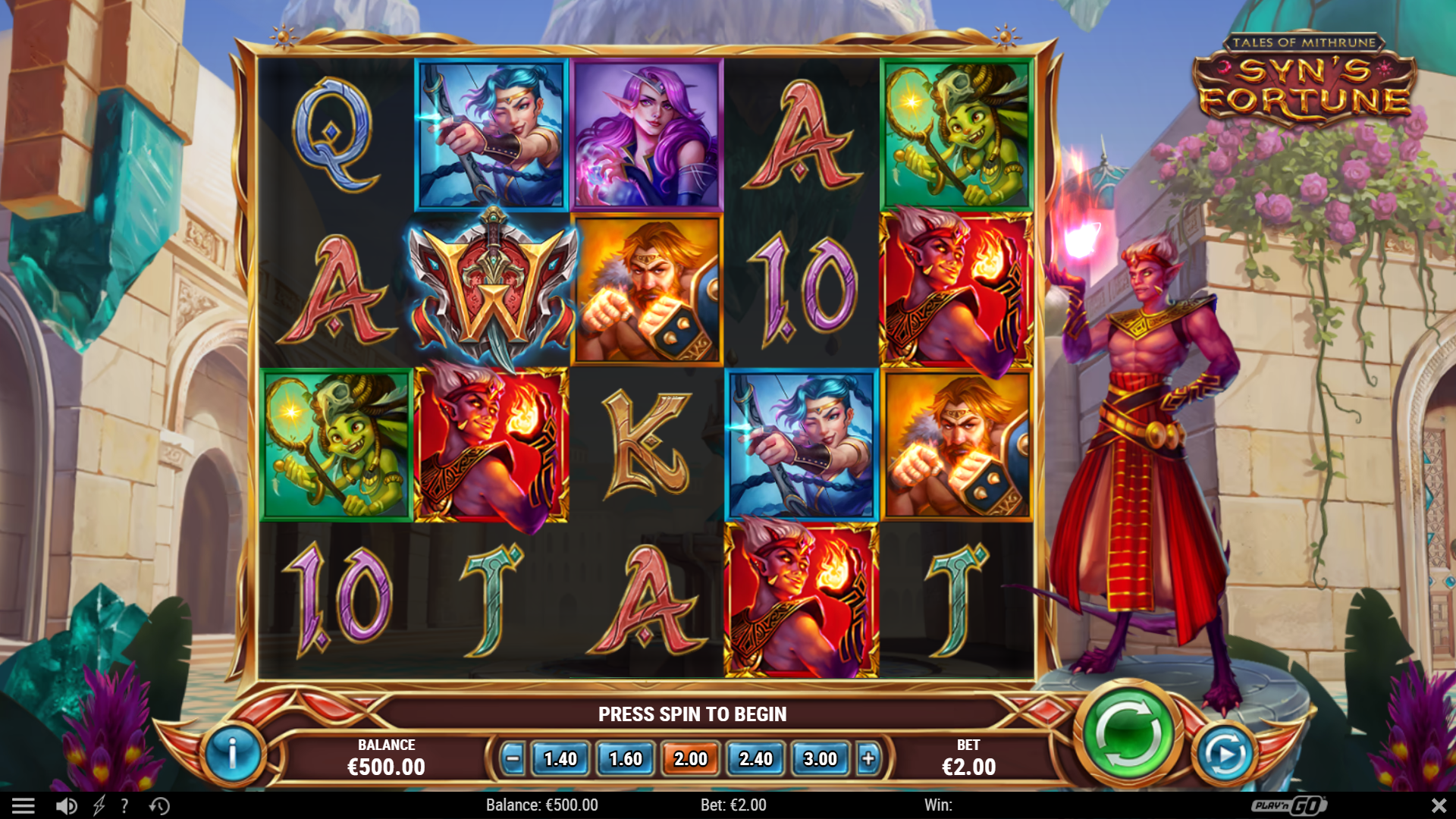The height and width of the screenshot is (819, 1456).
Task: Click the highlighted 2.00 bet button
Action: click(691, 758)
